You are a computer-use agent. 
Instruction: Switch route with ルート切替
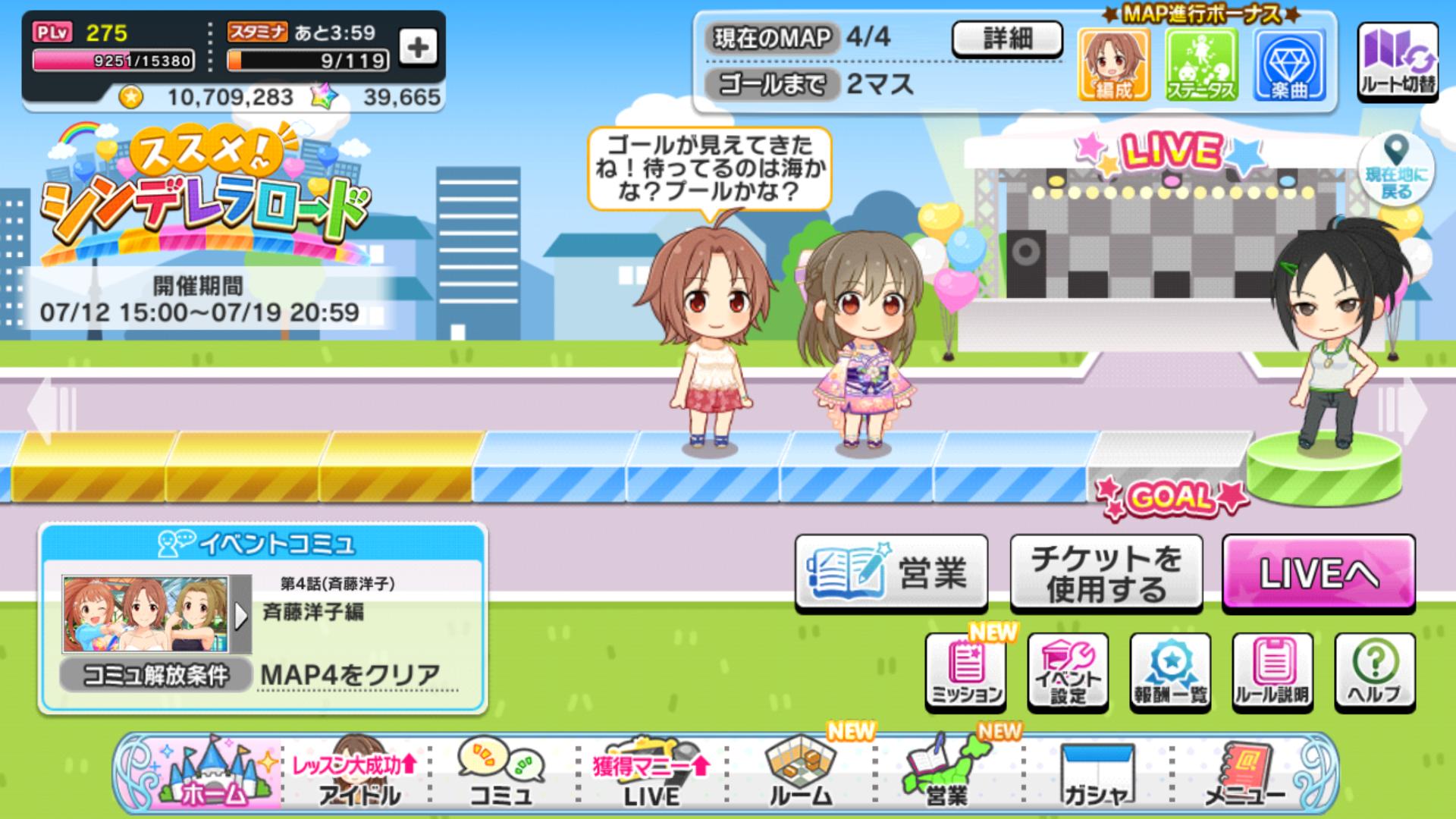point(1397,62)
